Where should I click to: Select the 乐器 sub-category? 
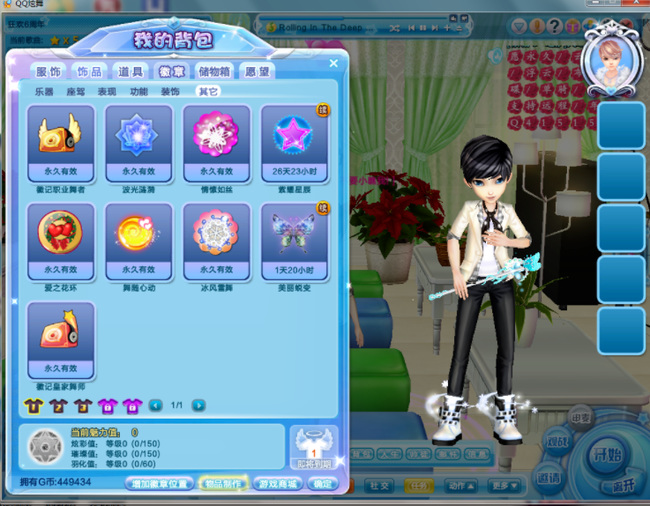(44, 91)
